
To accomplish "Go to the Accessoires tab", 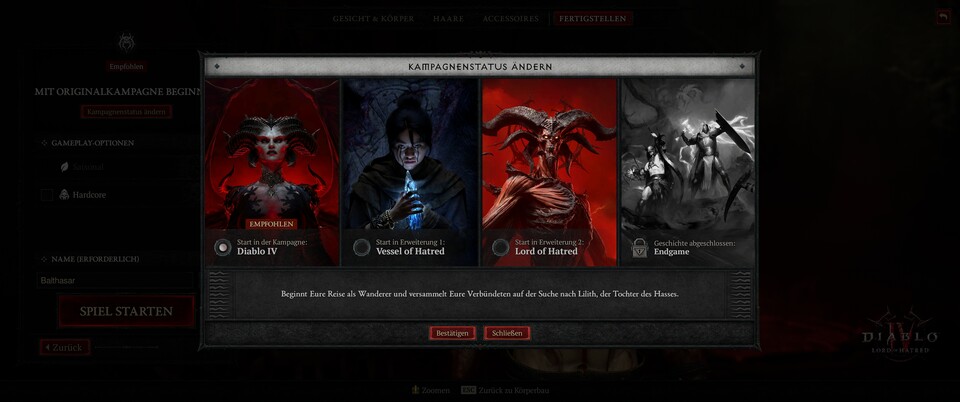I will [510, 18].
